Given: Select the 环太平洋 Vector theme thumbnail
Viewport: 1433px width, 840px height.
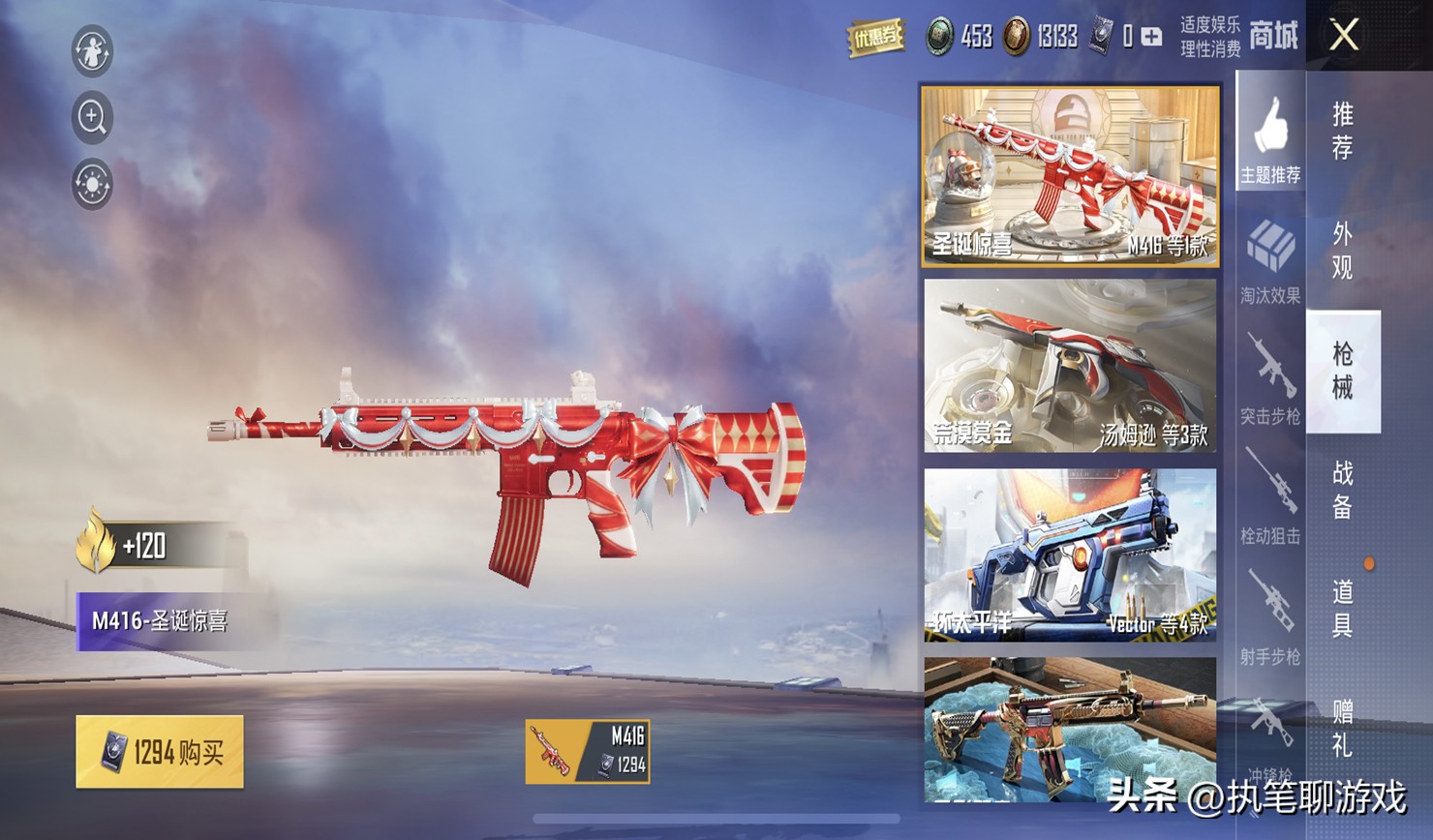Looking at the screenshot, I should (x=1070, y=555).
